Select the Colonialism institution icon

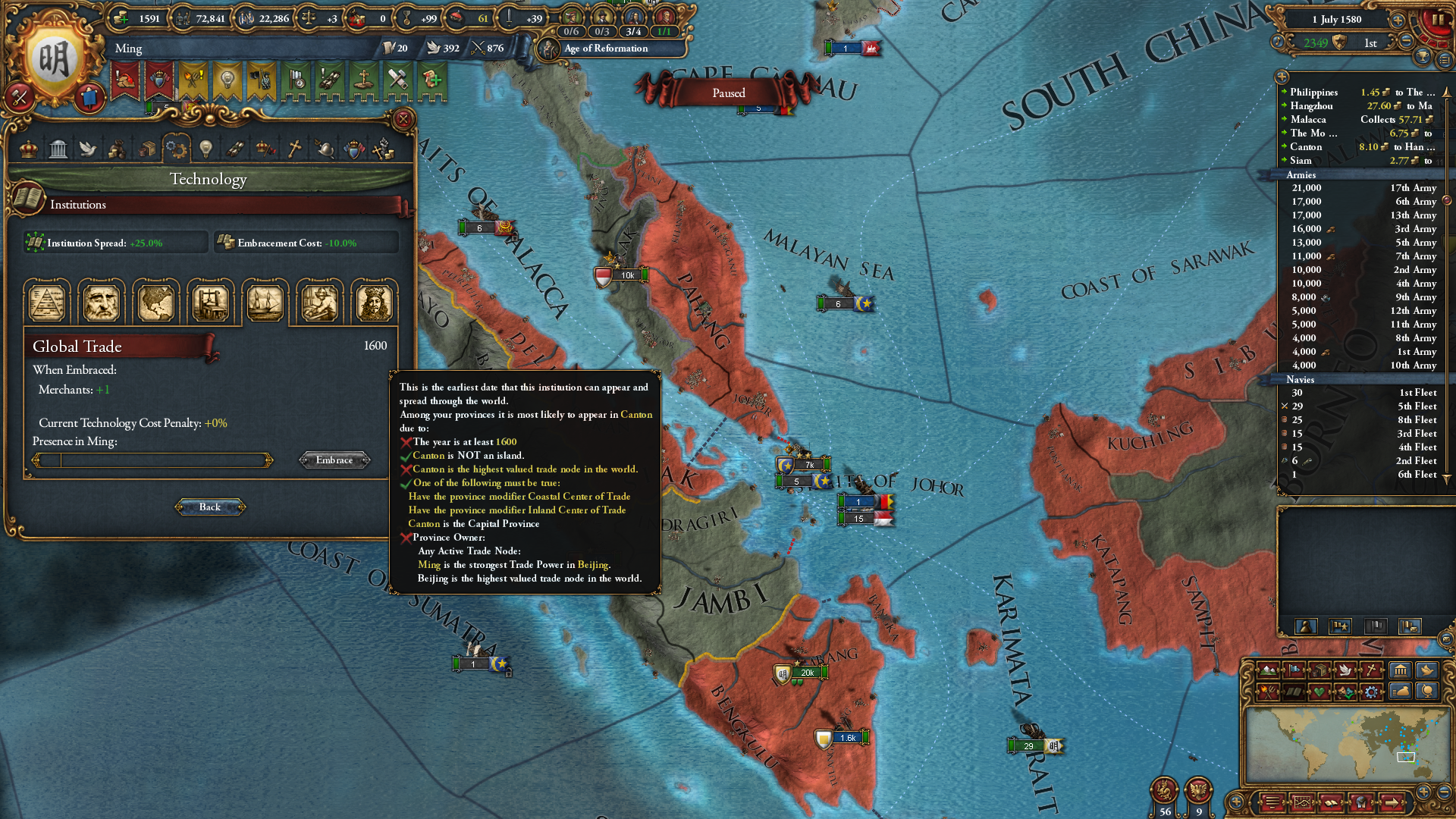point(155,302)
